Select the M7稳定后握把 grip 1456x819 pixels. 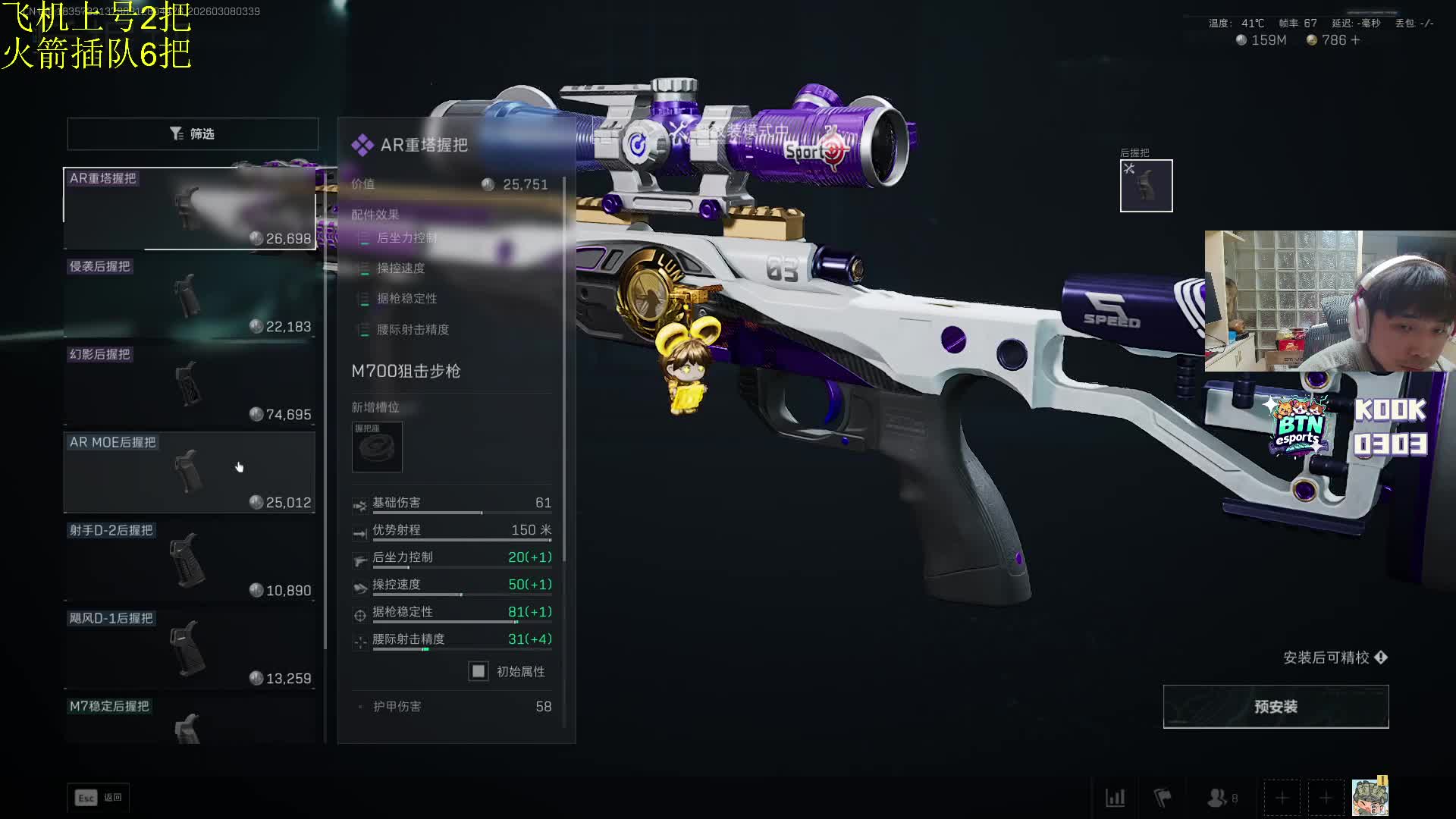point(190,721)
